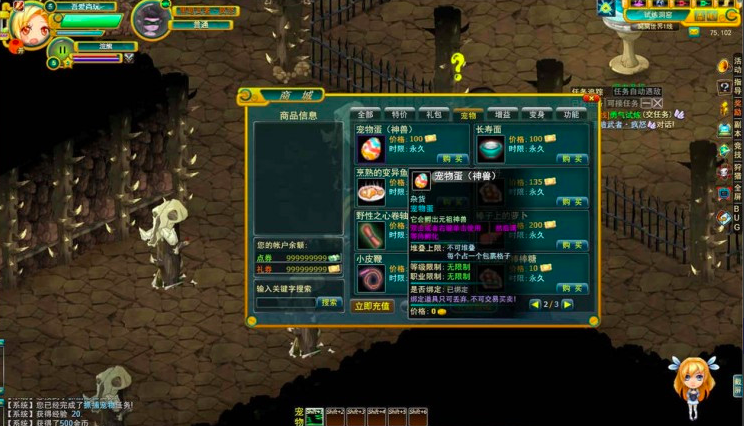Buy the 长寿面 noodle bowl
Viewport: 744px width, 426px height.
571,158
